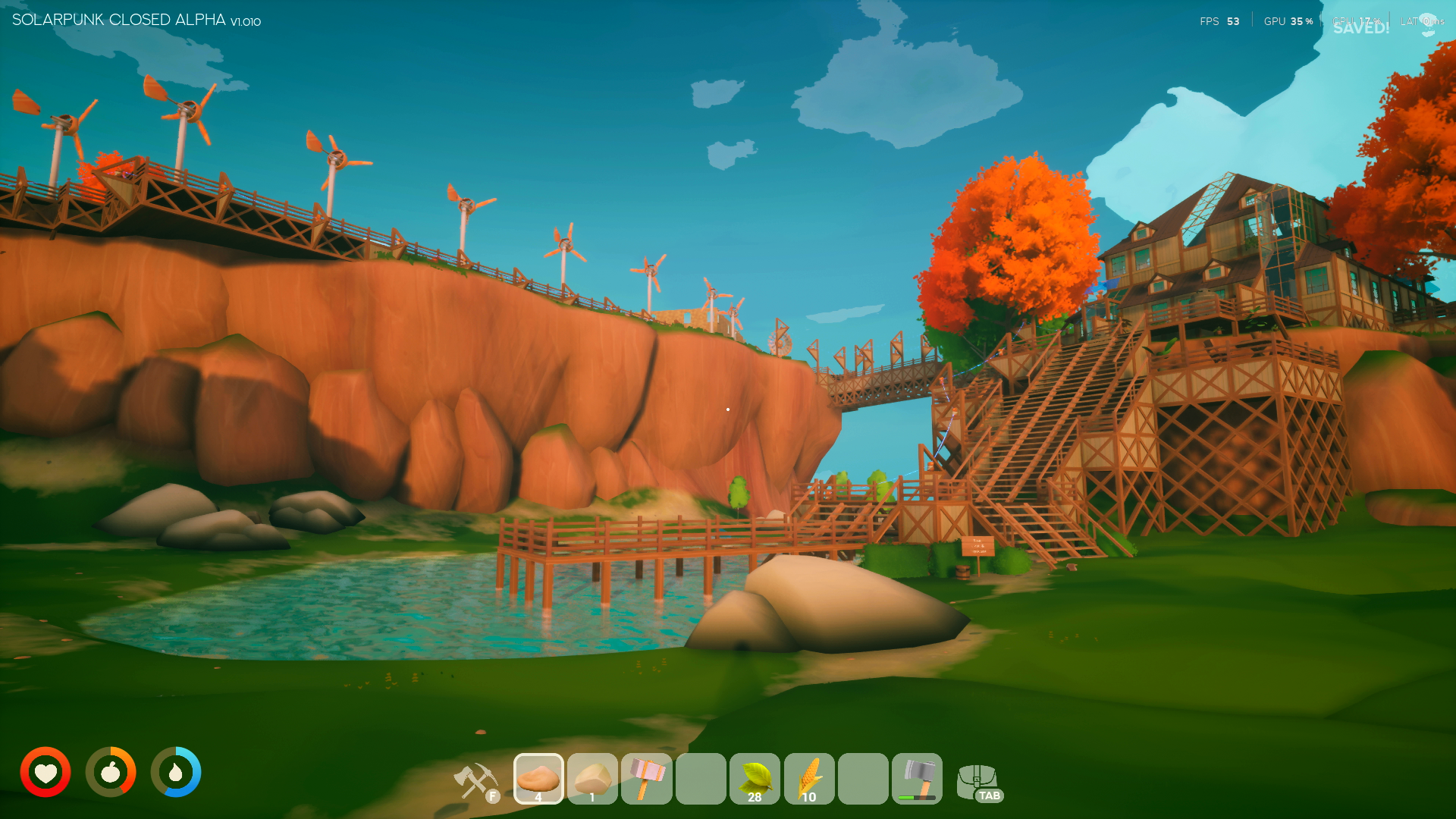The height and width of the screenshot is (819, 1456).
Task: Select the pale stone chunk slot
Action: (x=592, y=778)
